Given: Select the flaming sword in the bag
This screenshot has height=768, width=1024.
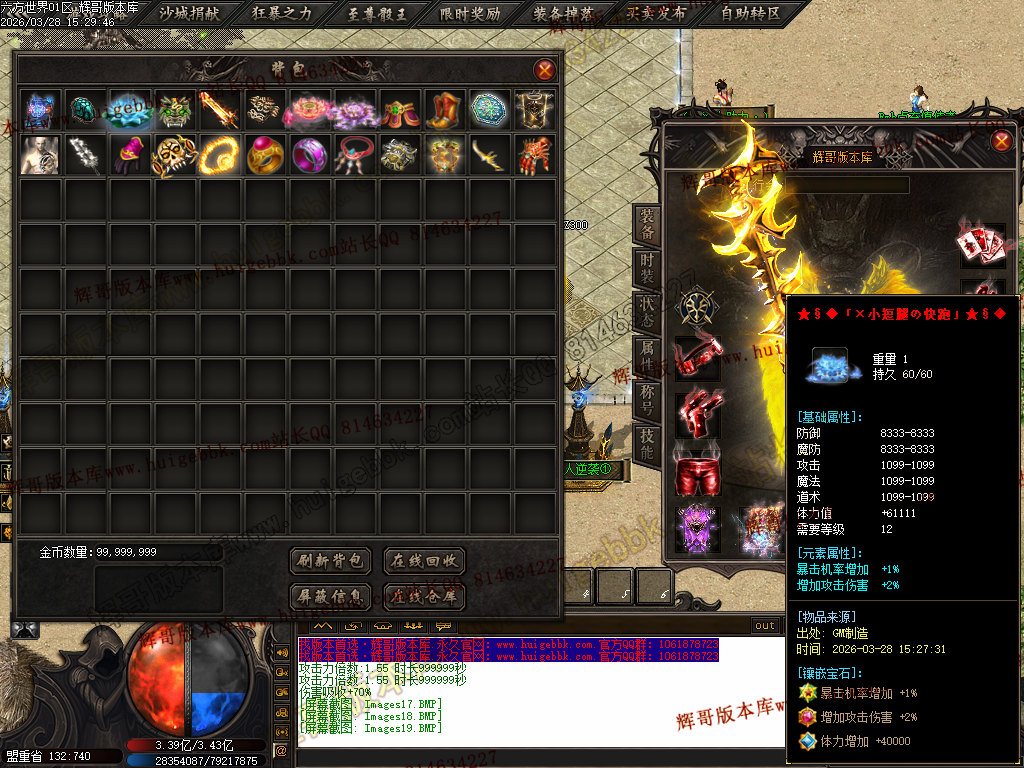Looking at the screenshot, I should (219, 109).
